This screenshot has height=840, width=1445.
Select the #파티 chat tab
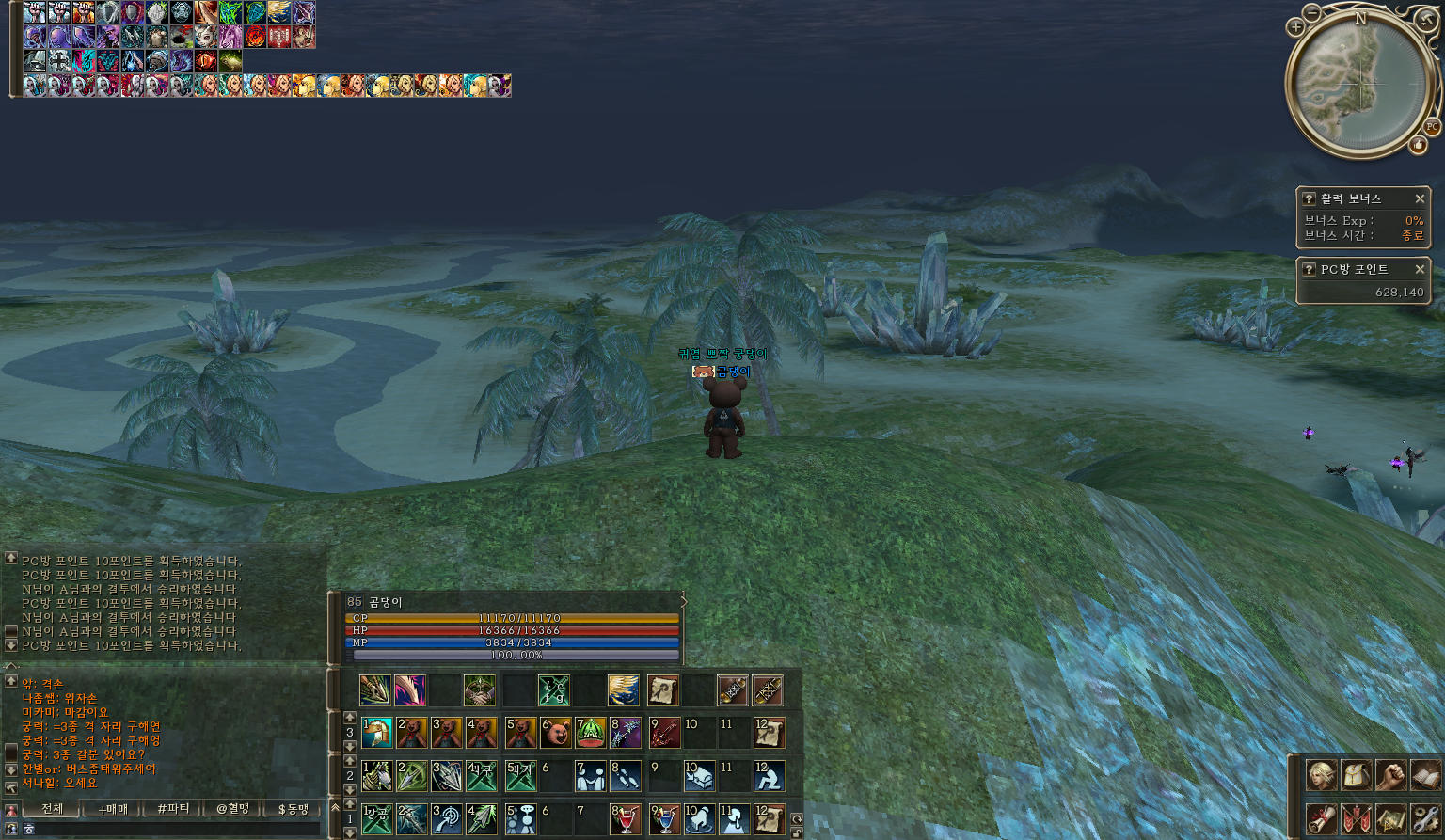pos(173,809)
